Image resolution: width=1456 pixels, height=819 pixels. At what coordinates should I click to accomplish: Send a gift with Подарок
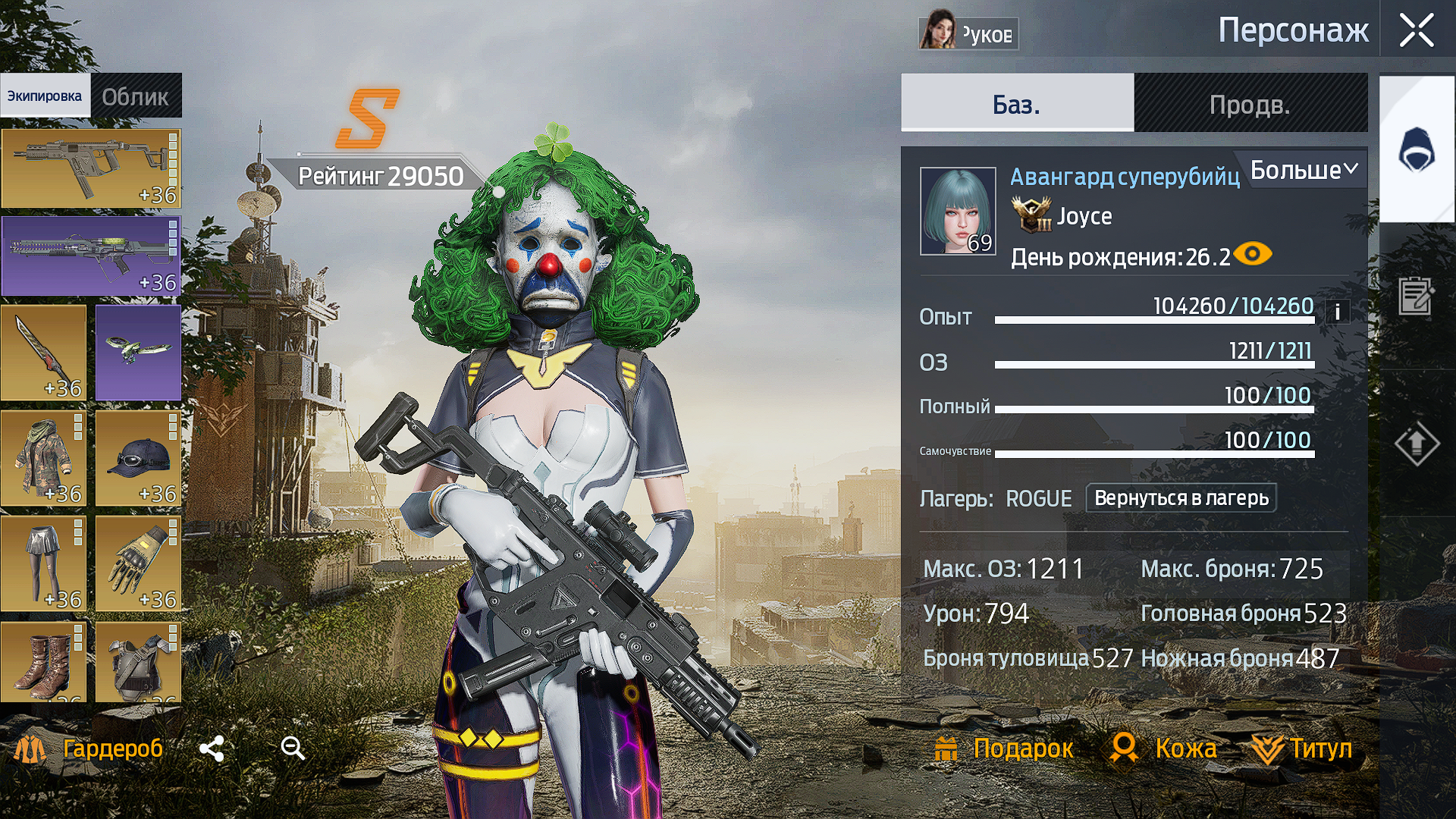[1003, 748]
